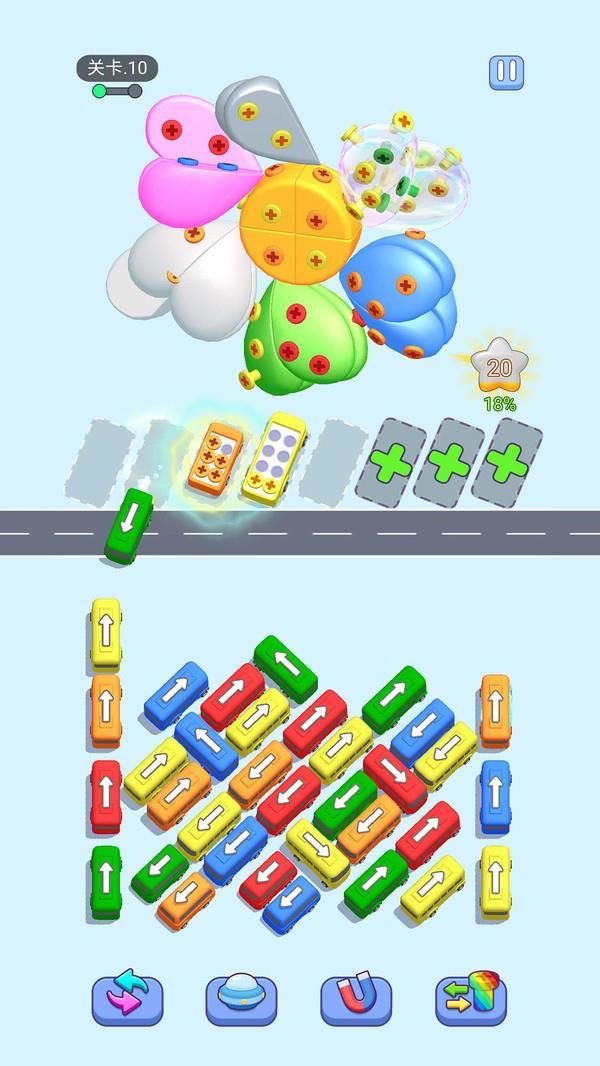Select the parked yellow bus with empty seats
The image size is (600, 1066).
tap(270, 453)
